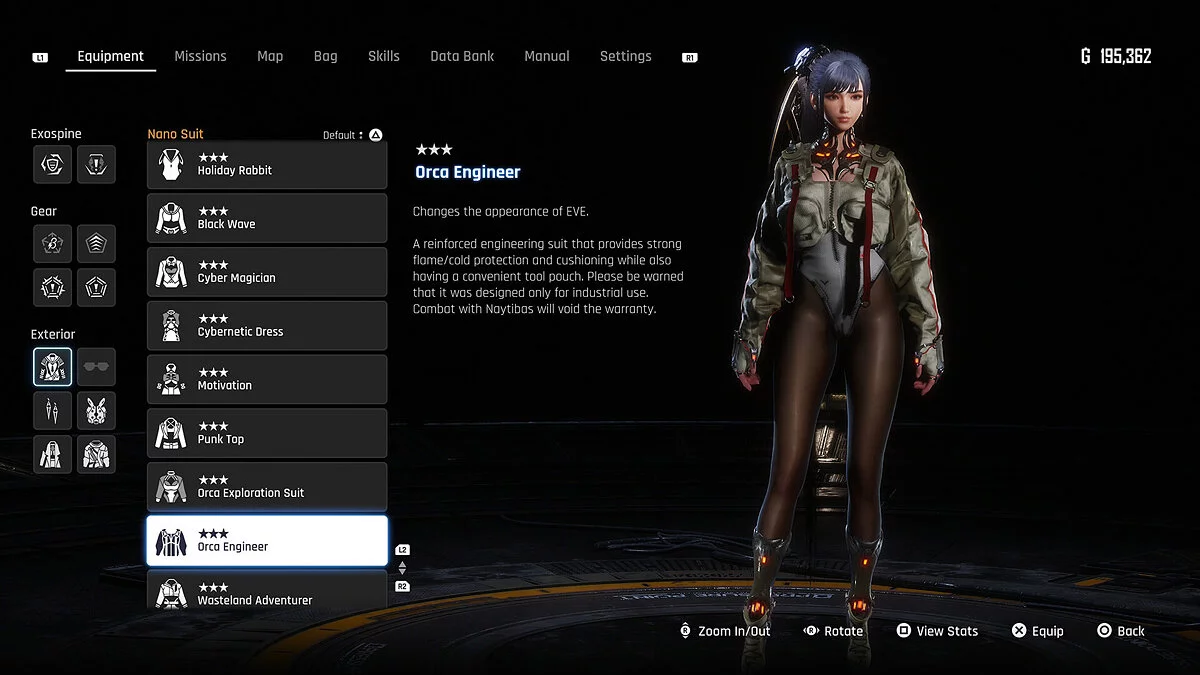Open the Data Bank tab

pyautogui.click(x=462, y=56)
